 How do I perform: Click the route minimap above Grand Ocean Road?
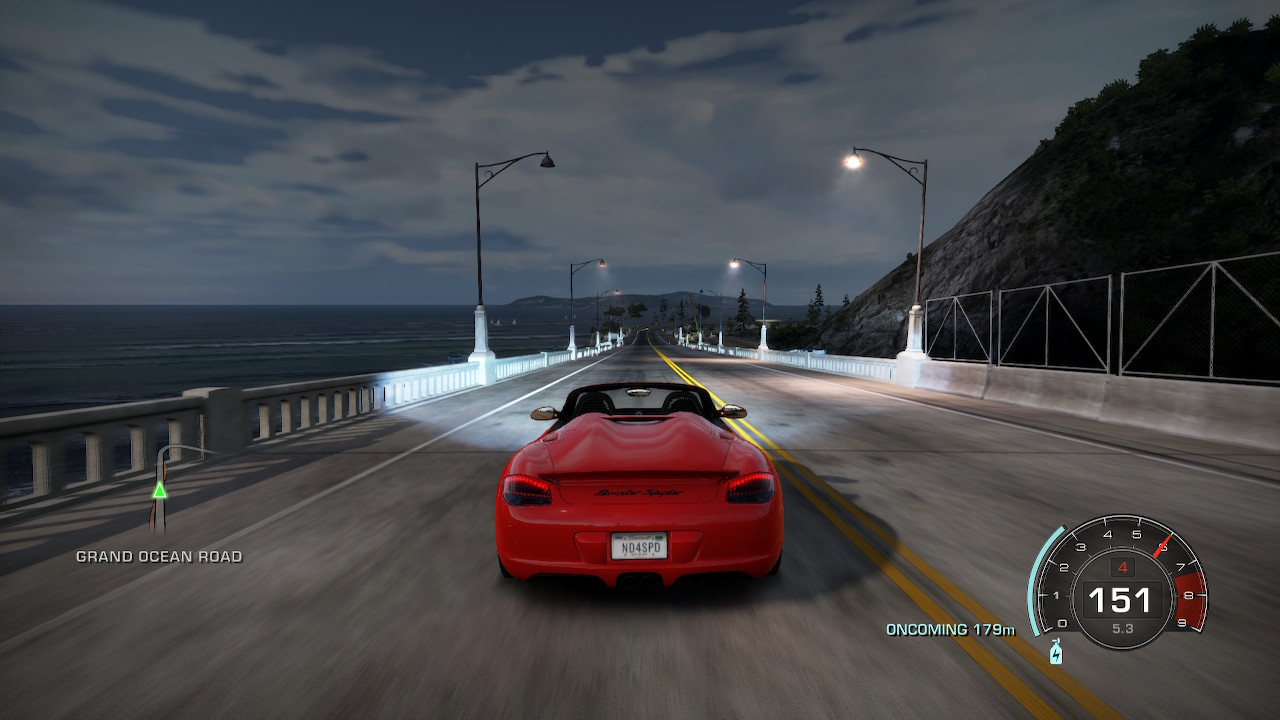(161, 490)
